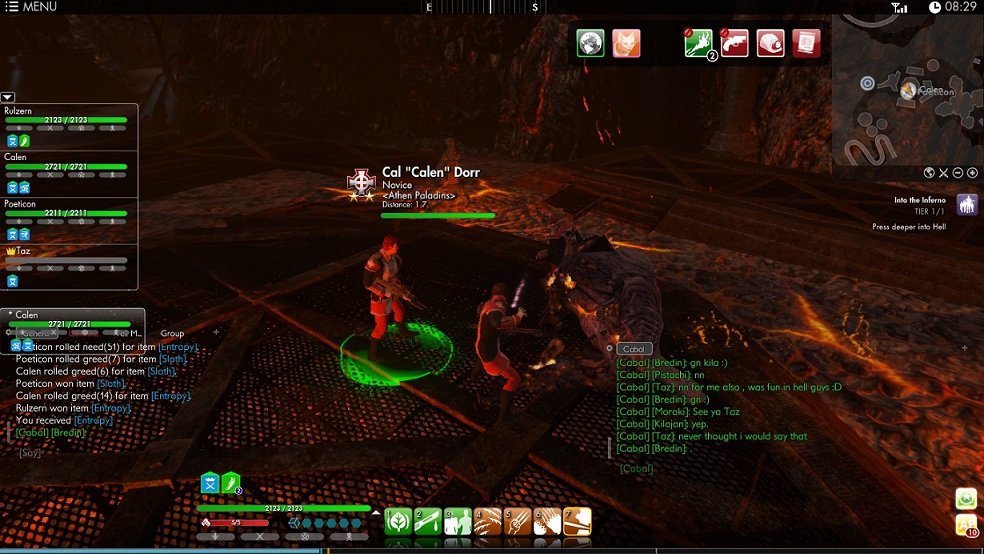Viewport: 984px width, 554px height.
Task: Activate the green leaf ability in slot 1
Action: pyautogui.click(x=399, y=522)
